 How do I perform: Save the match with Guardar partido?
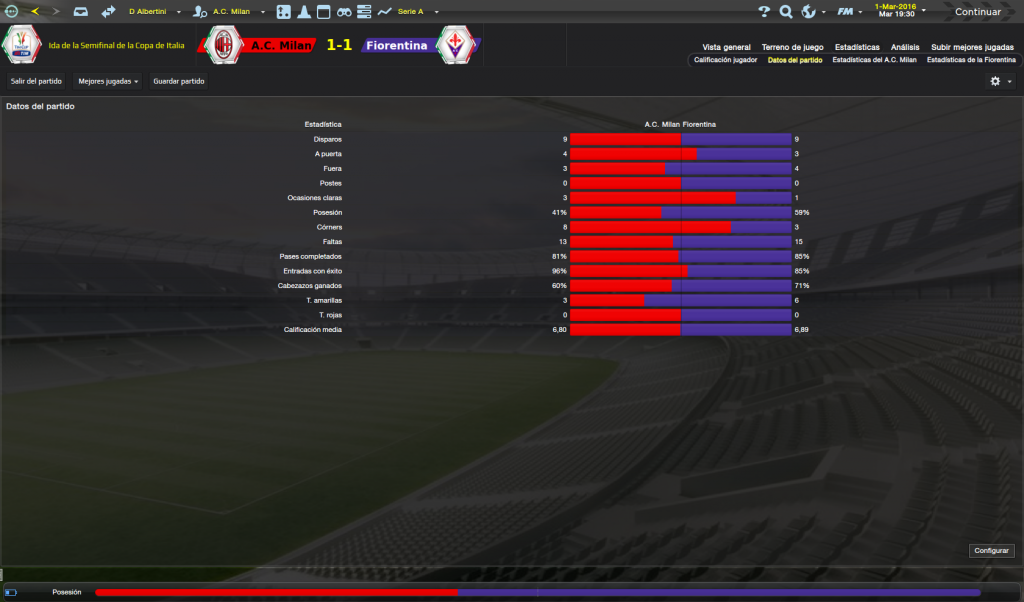point(178,81)
